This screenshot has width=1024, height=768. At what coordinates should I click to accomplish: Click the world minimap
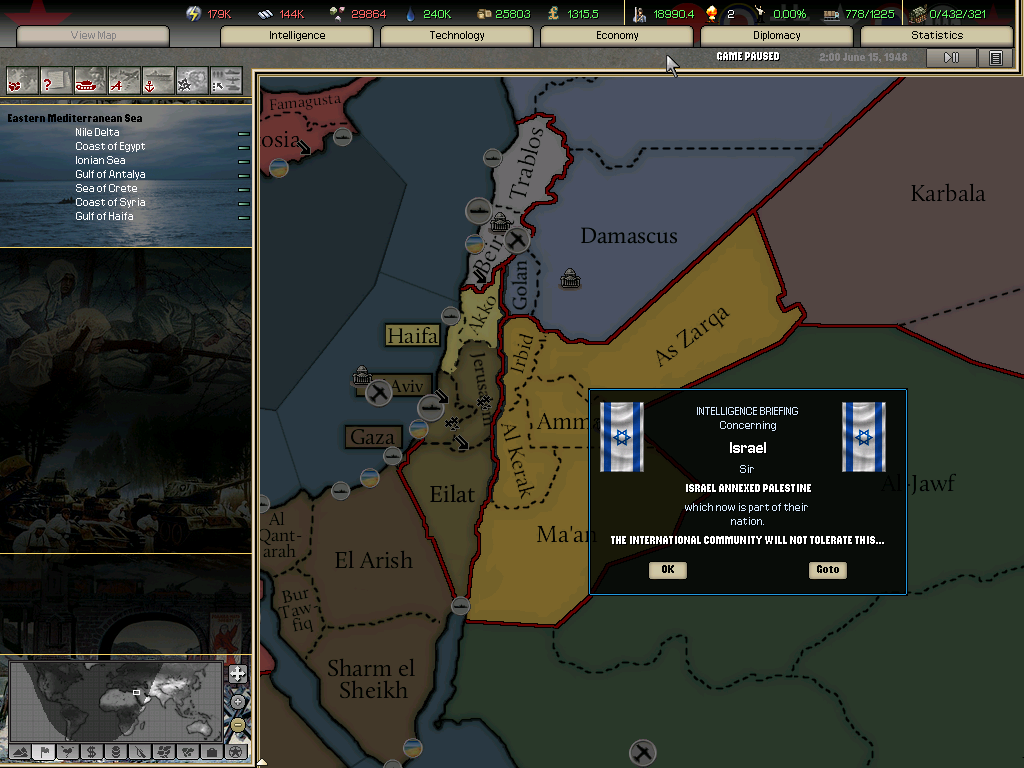click(x=115, y=700)
